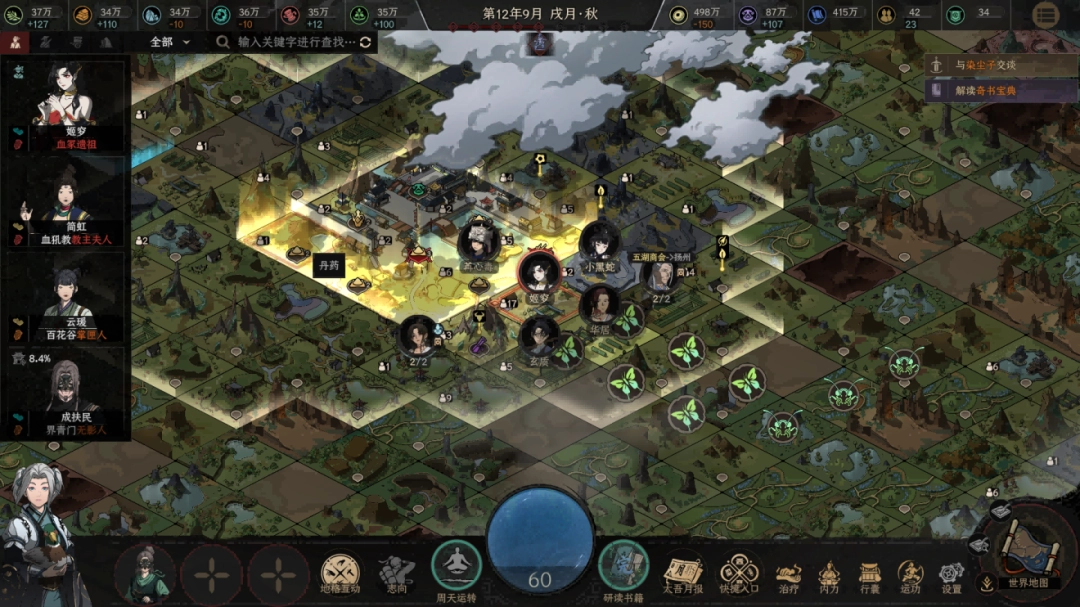Open 地格互动 tile interaction
The height and width of the screenshot is (607, 1080).
pos(340,572)
